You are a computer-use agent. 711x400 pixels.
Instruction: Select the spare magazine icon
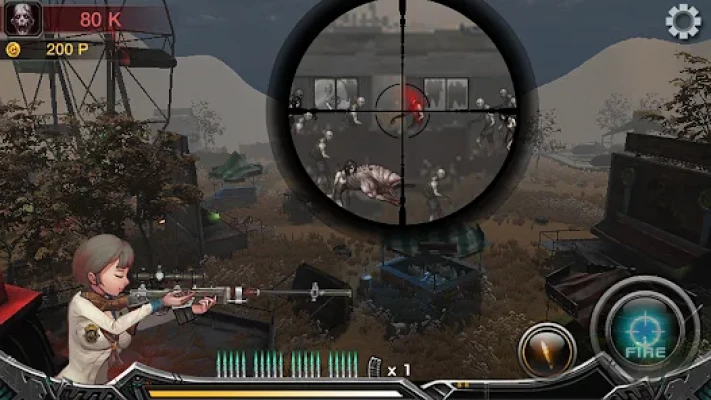(x=376, y=368)
